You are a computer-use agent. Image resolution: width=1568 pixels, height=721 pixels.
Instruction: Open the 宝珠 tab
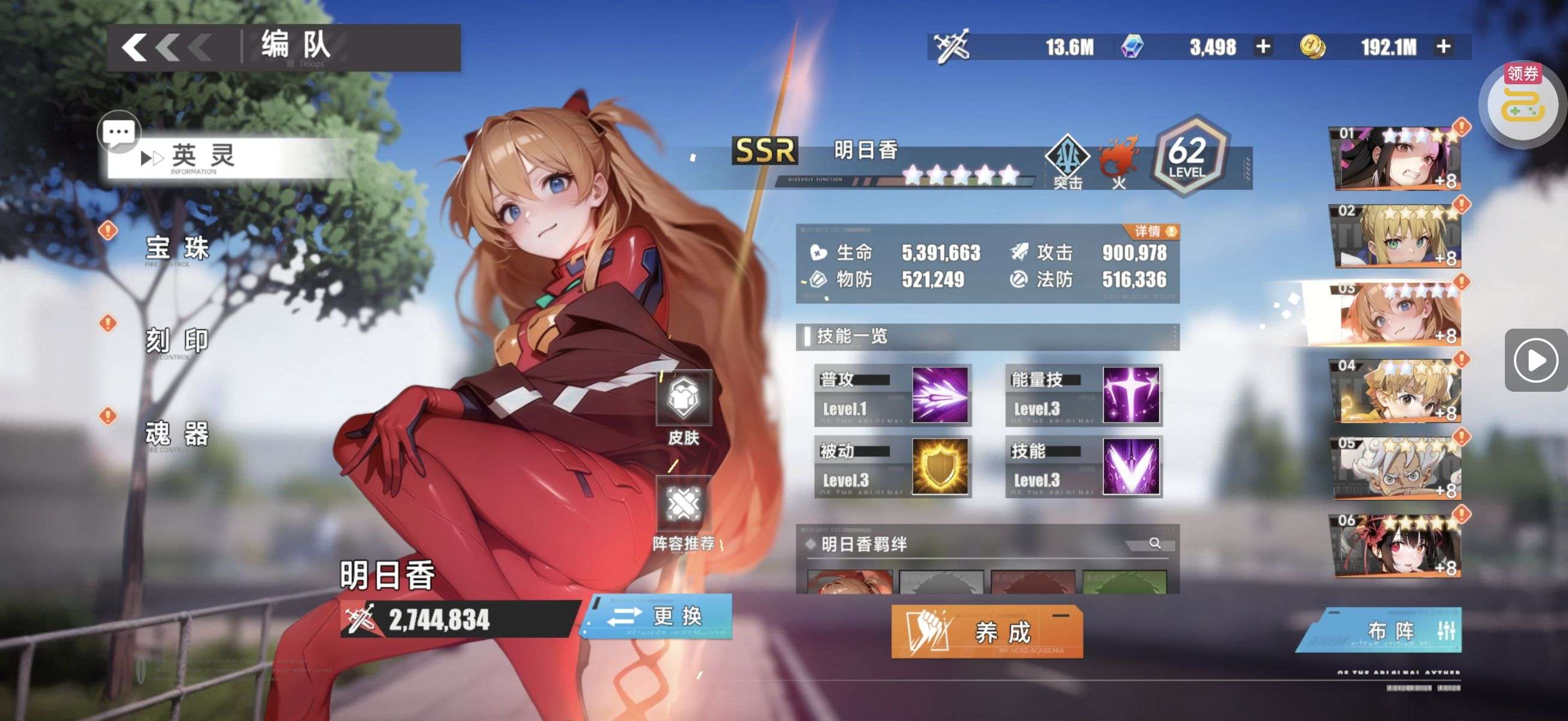[177, 248]
